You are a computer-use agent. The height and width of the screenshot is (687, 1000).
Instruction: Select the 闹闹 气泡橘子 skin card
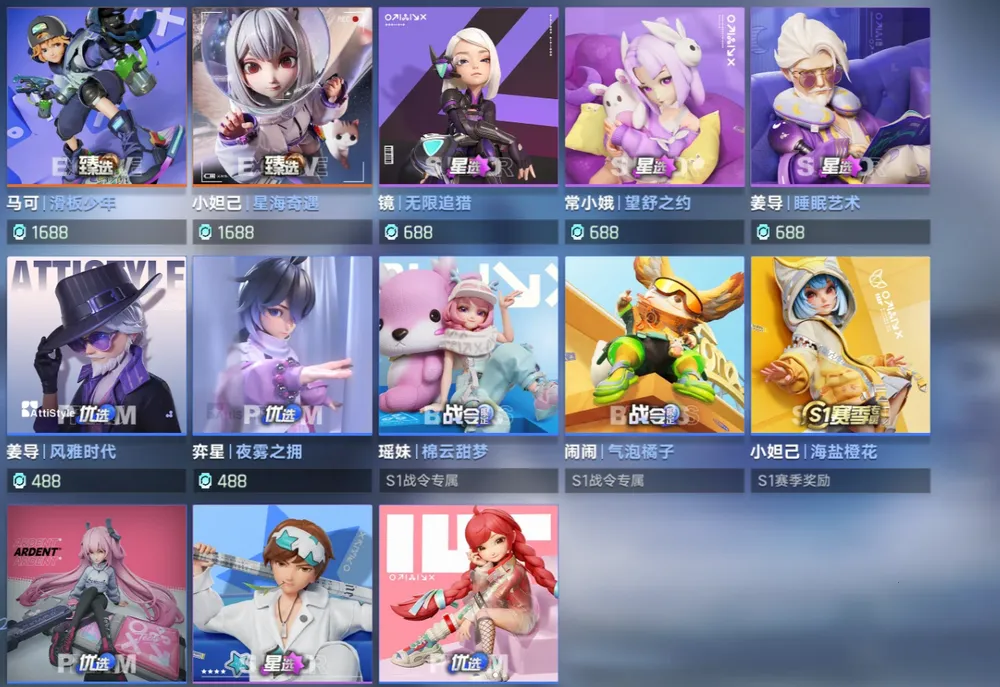(x=654, y=345)
